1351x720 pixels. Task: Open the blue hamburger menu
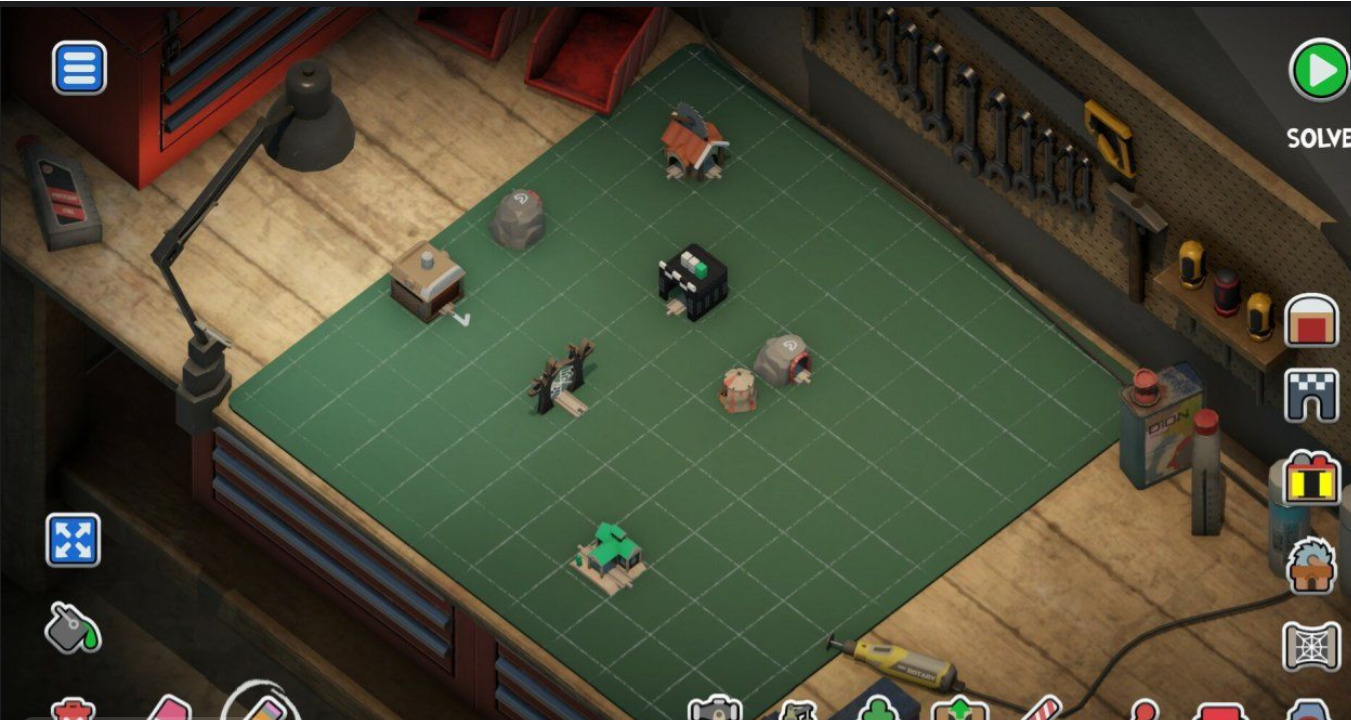point(79,68)
